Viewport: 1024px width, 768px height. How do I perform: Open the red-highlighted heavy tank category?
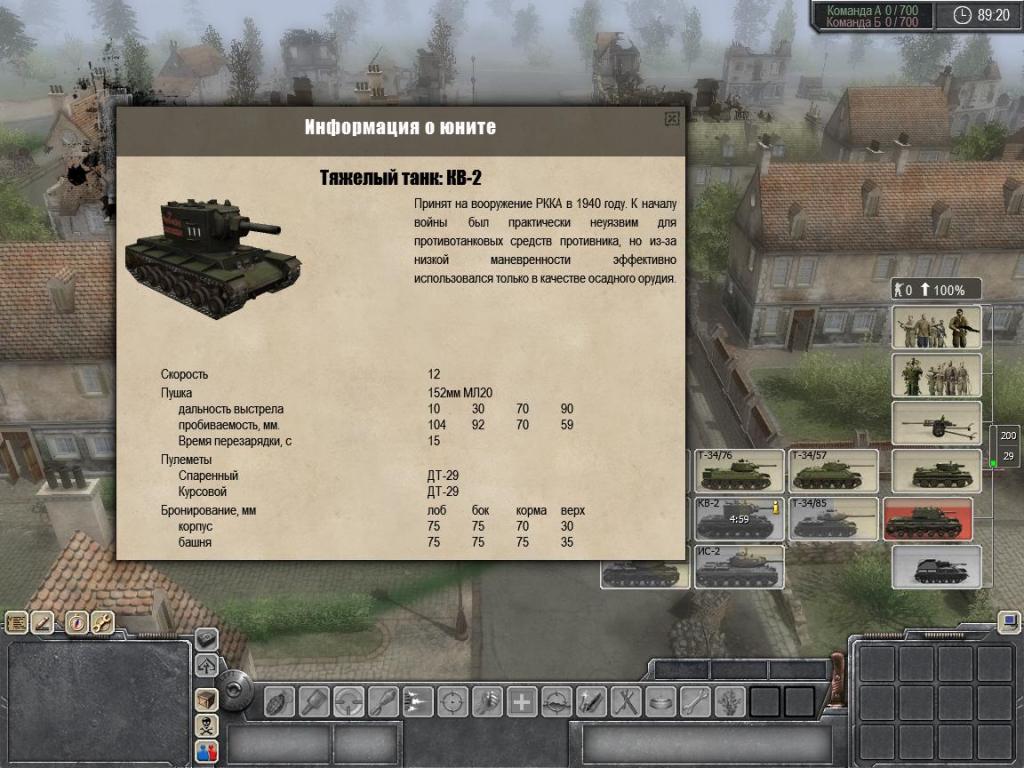coord(927,519)
